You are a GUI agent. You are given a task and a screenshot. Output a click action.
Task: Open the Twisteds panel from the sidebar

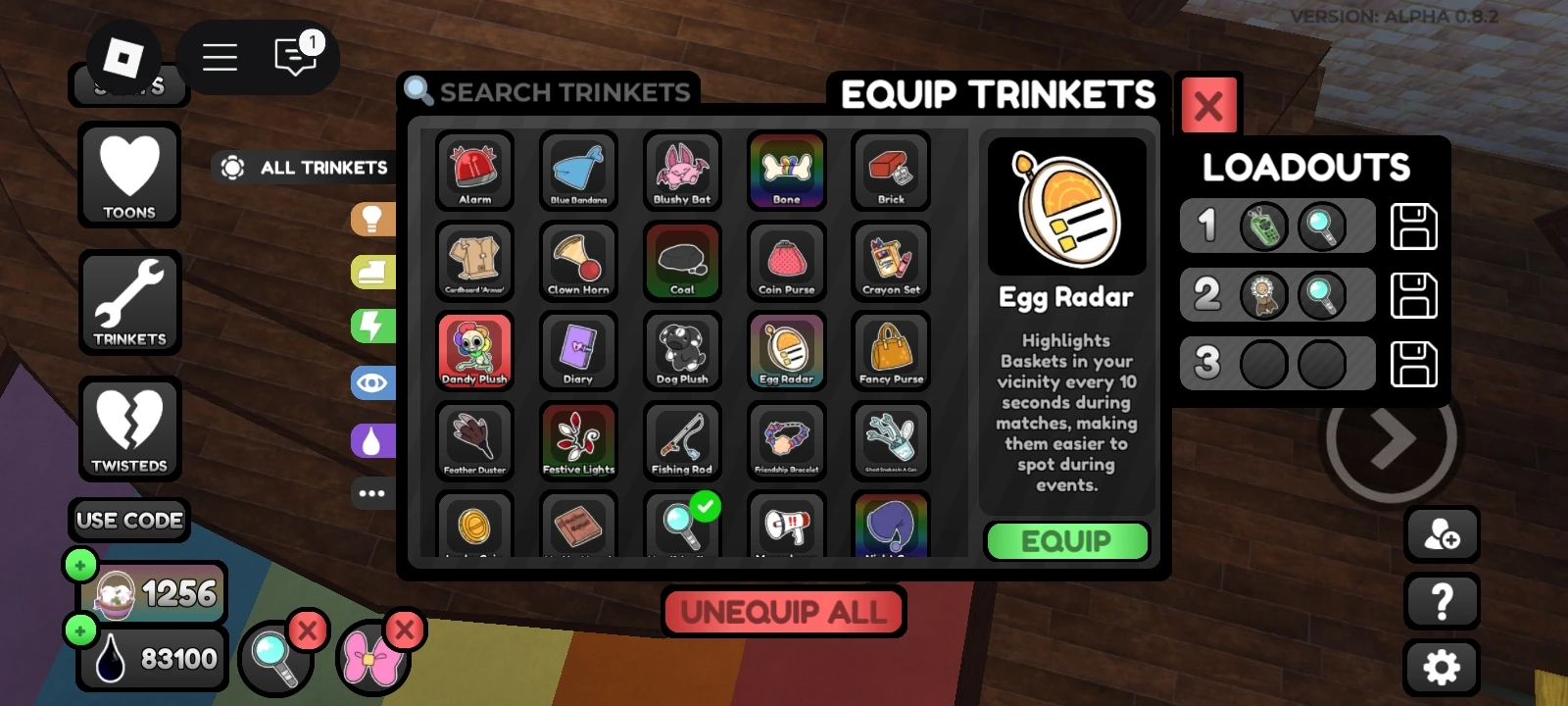pyautogui.click(x=129, y=429)
